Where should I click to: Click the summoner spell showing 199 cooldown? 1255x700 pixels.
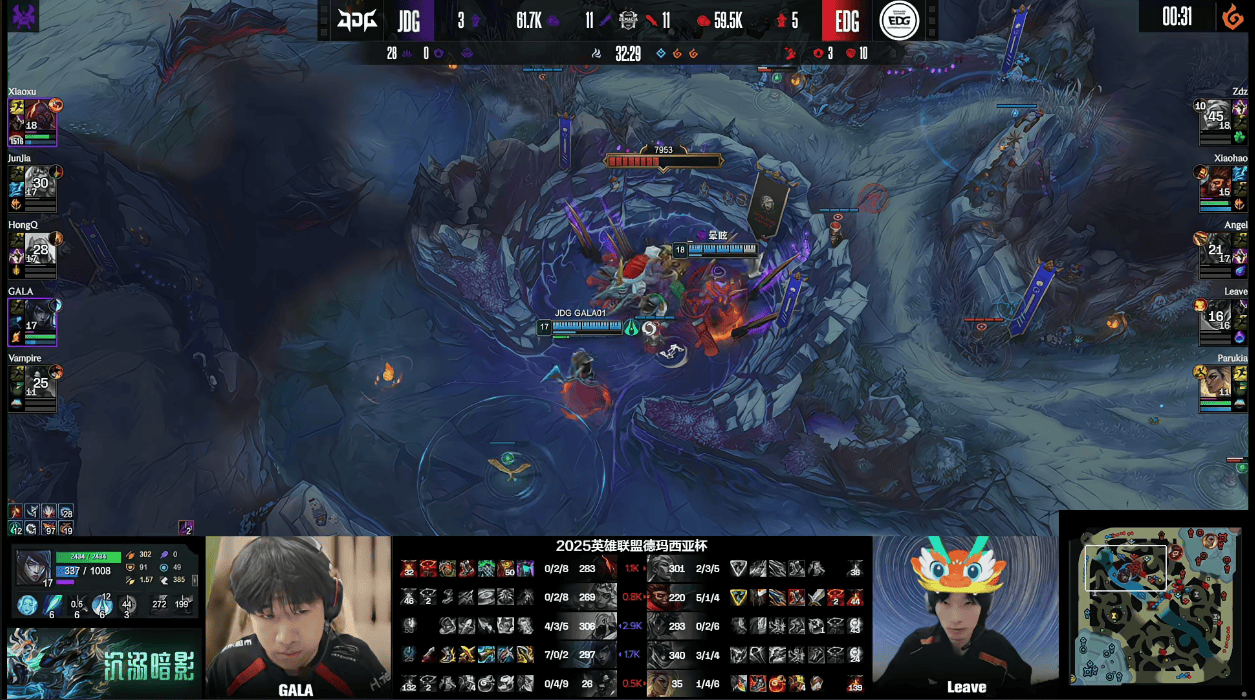pyautogui.click(x=183, y=604)
